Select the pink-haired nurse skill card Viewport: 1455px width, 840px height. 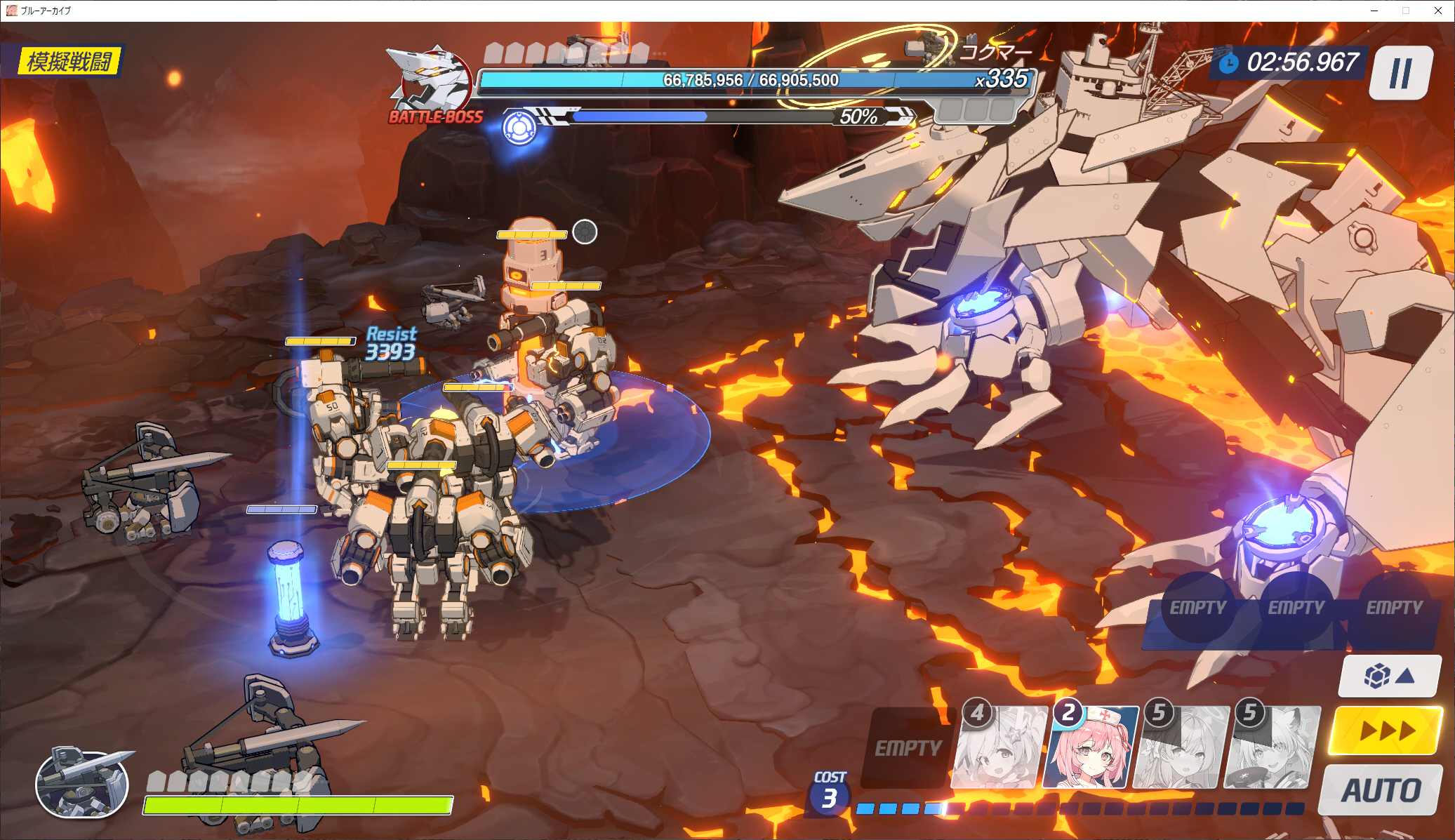pos(1090,748)
